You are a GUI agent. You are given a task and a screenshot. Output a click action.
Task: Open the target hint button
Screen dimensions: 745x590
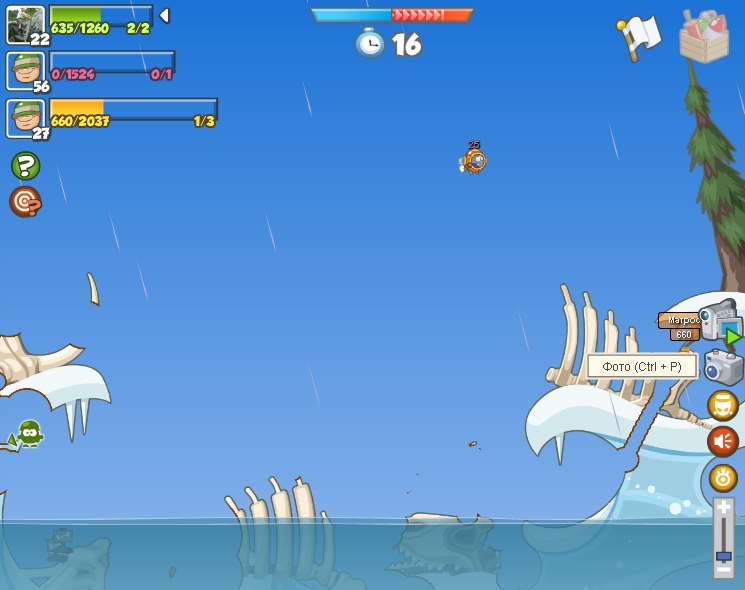point(25,202)
